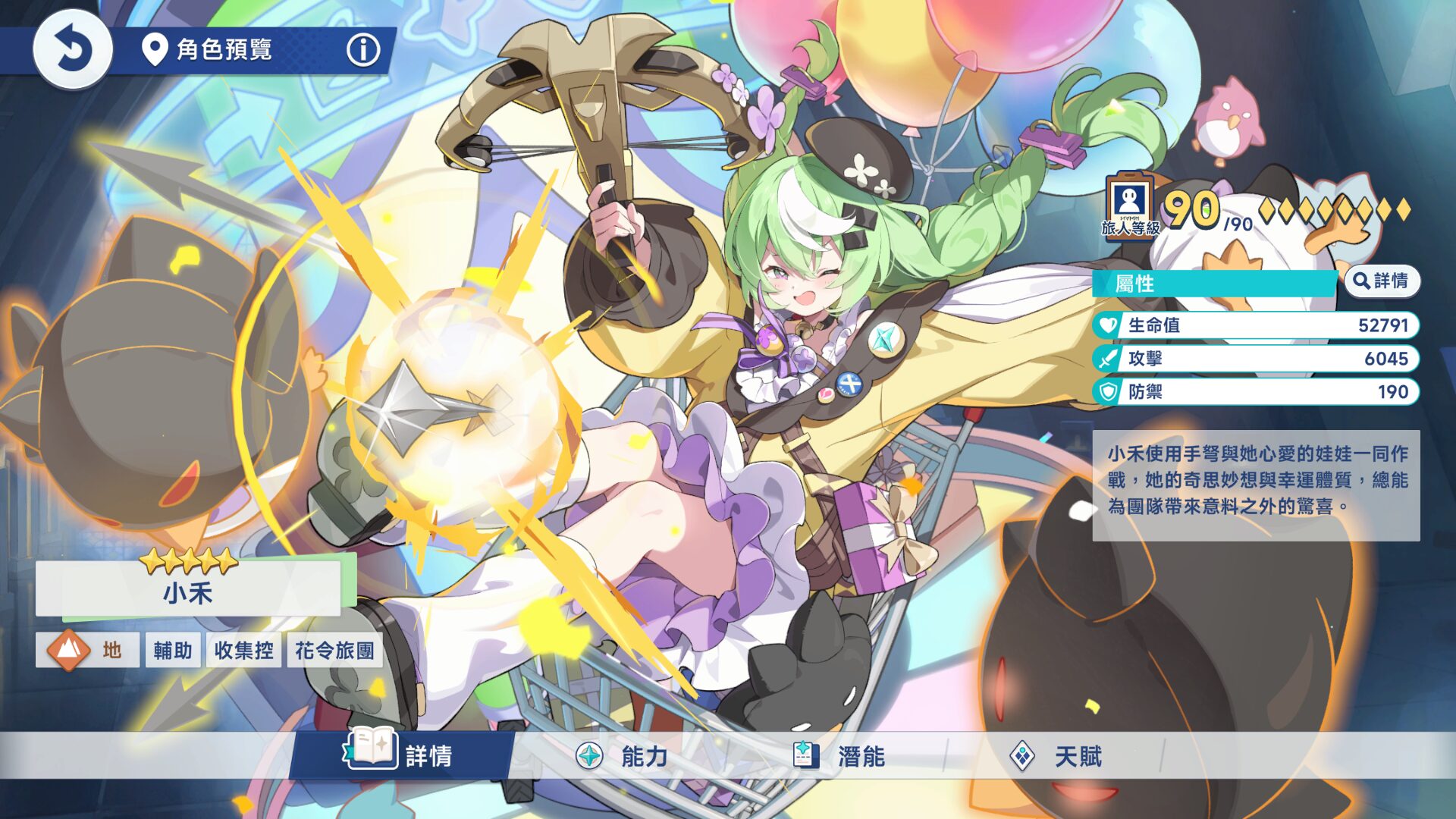Open the 潛能 tab

coord(839,755)
